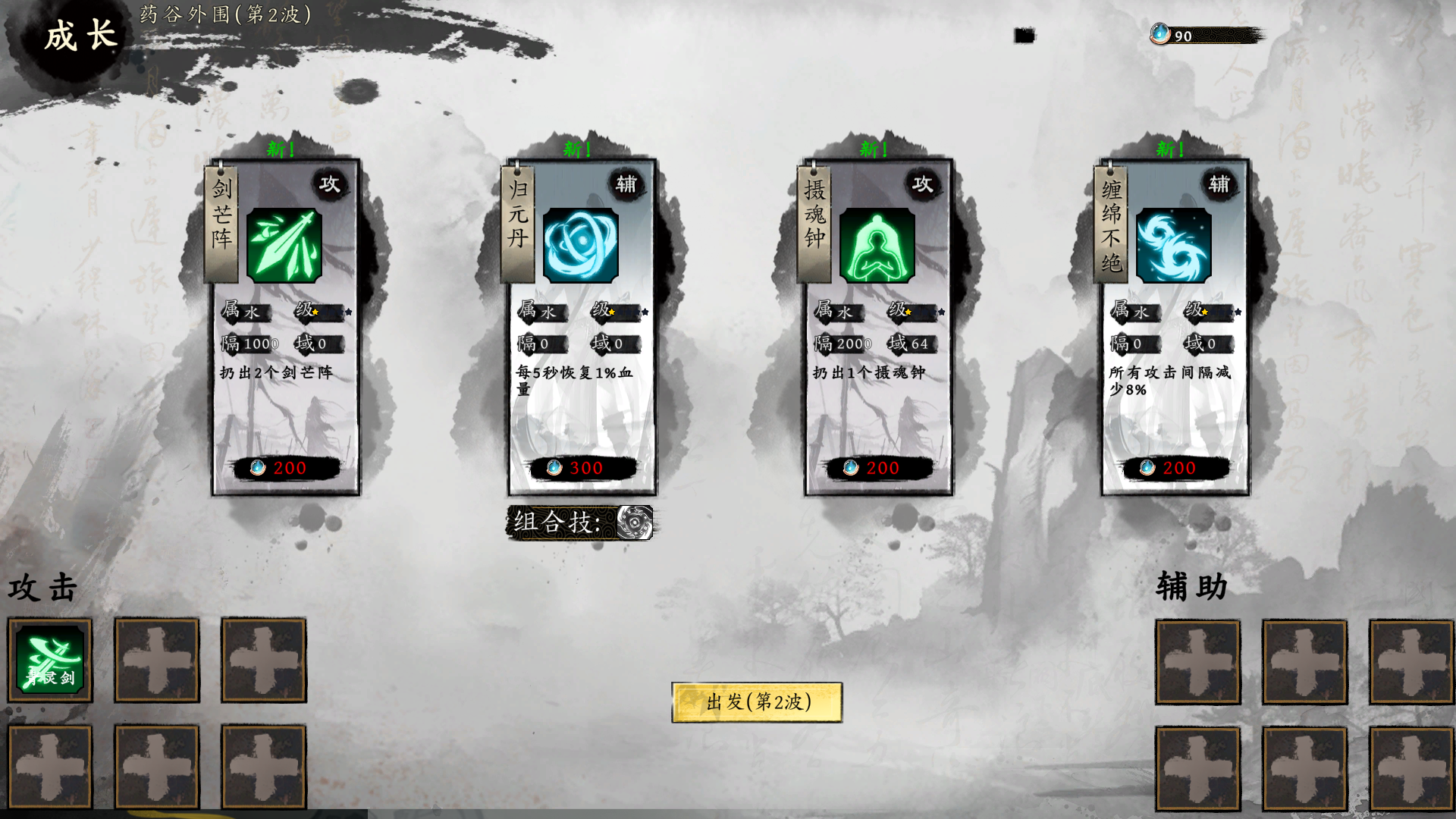Image resolution: width=1456 pixels, height=819 pixels.
Task: Click the 组合技 combo skill icon
Action: pos(635,522)
